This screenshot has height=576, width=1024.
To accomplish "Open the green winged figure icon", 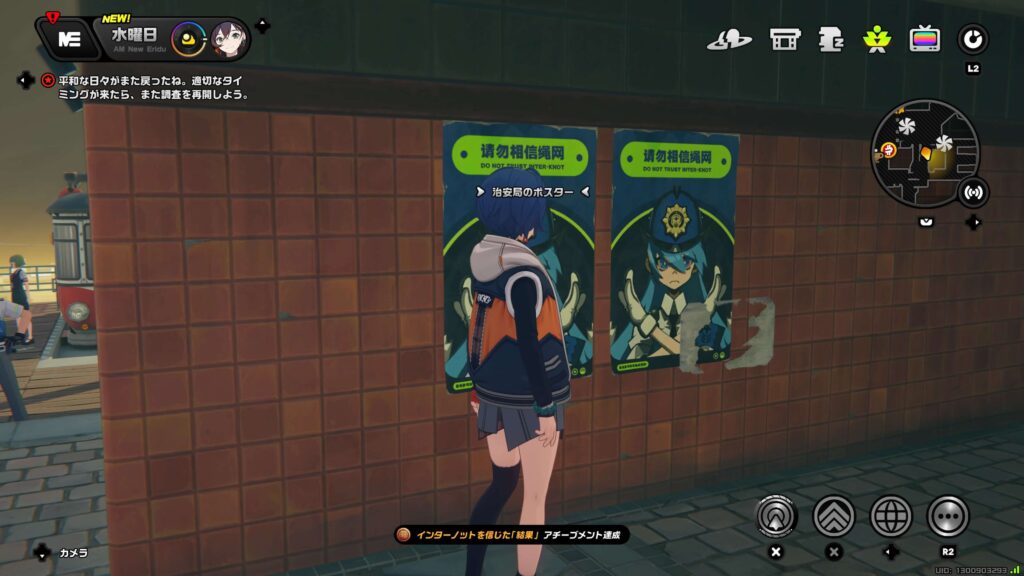I will click(x=876, y=40).
